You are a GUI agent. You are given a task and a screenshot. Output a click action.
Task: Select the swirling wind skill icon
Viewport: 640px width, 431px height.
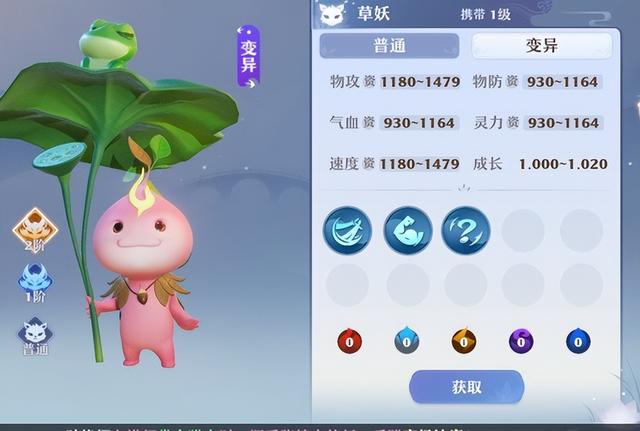(x=347, y=230)
